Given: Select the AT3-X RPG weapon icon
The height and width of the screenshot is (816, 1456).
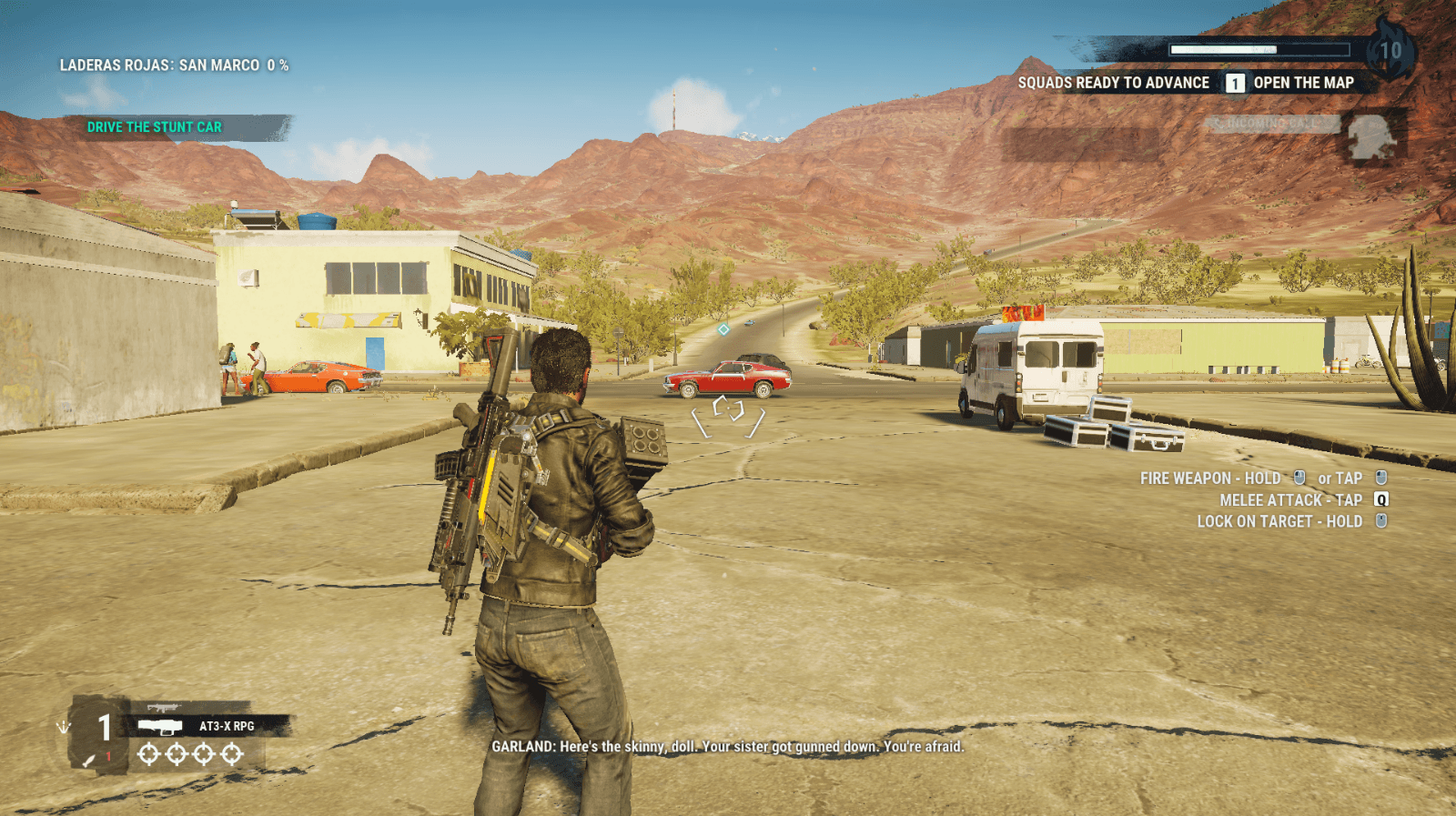Looking at the screenshot, I should 159,727.
